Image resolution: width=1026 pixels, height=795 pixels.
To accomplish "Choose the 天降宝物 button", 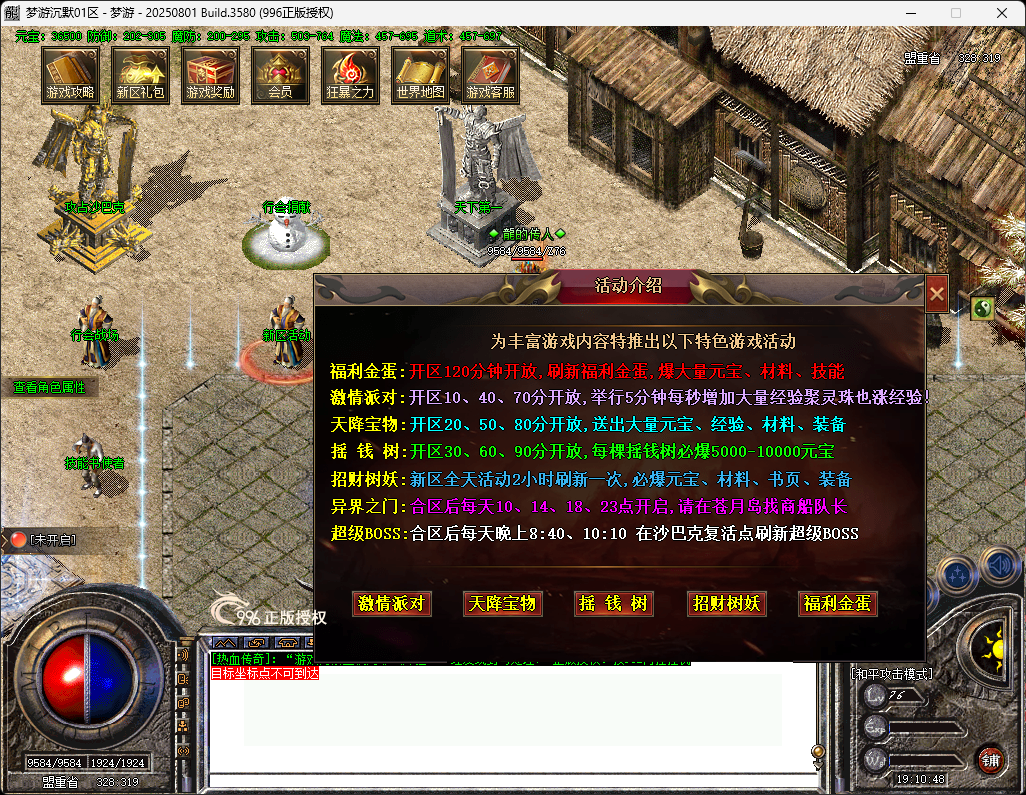I will tap(503, 603).
